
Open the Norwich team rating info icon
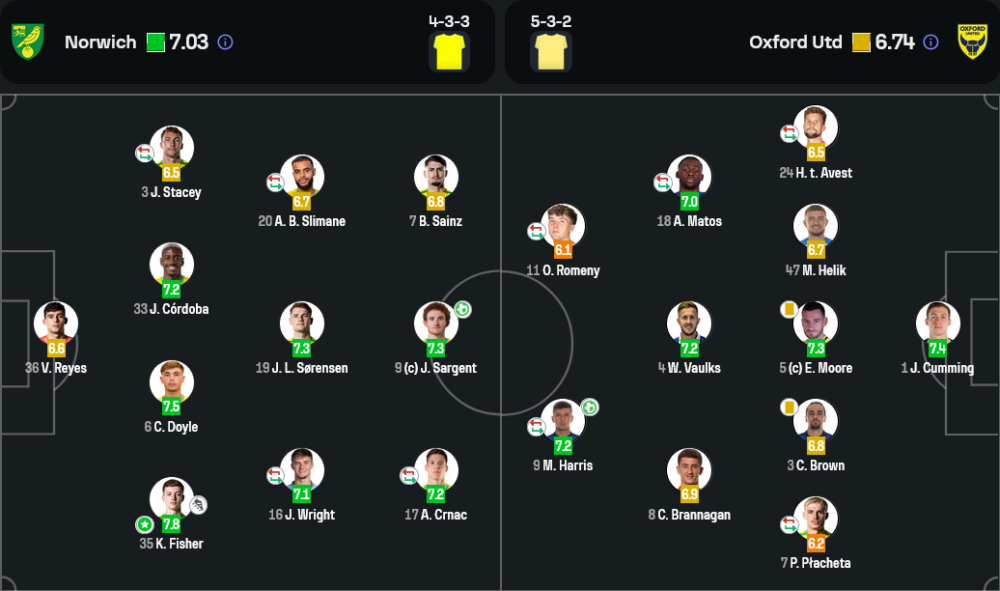click(x=226, y=42)
